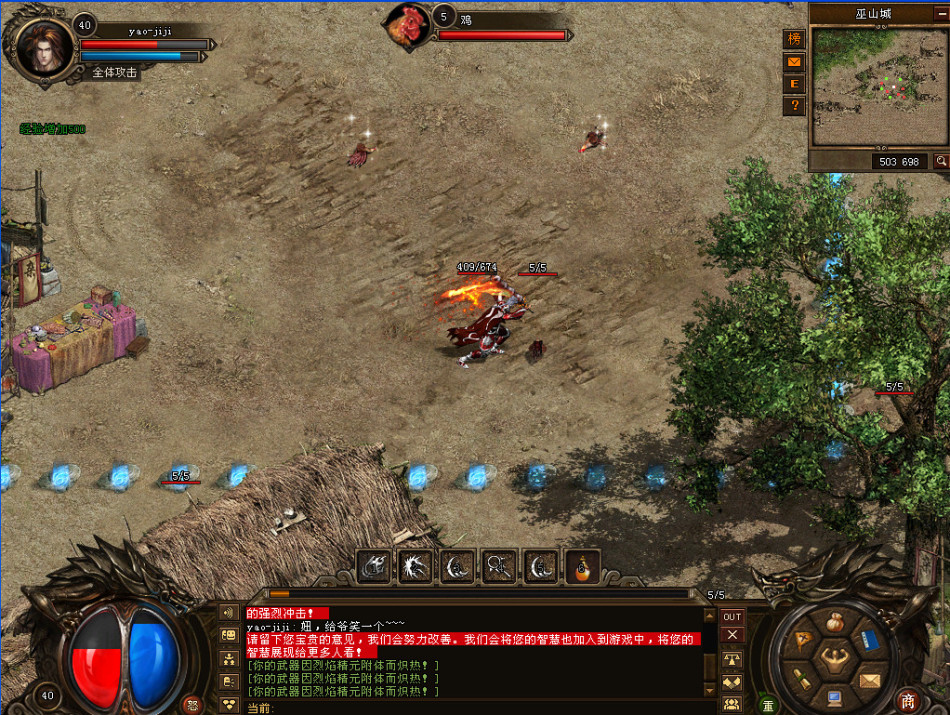
Task: Open the blue skill book
Action: coord(868,639)
